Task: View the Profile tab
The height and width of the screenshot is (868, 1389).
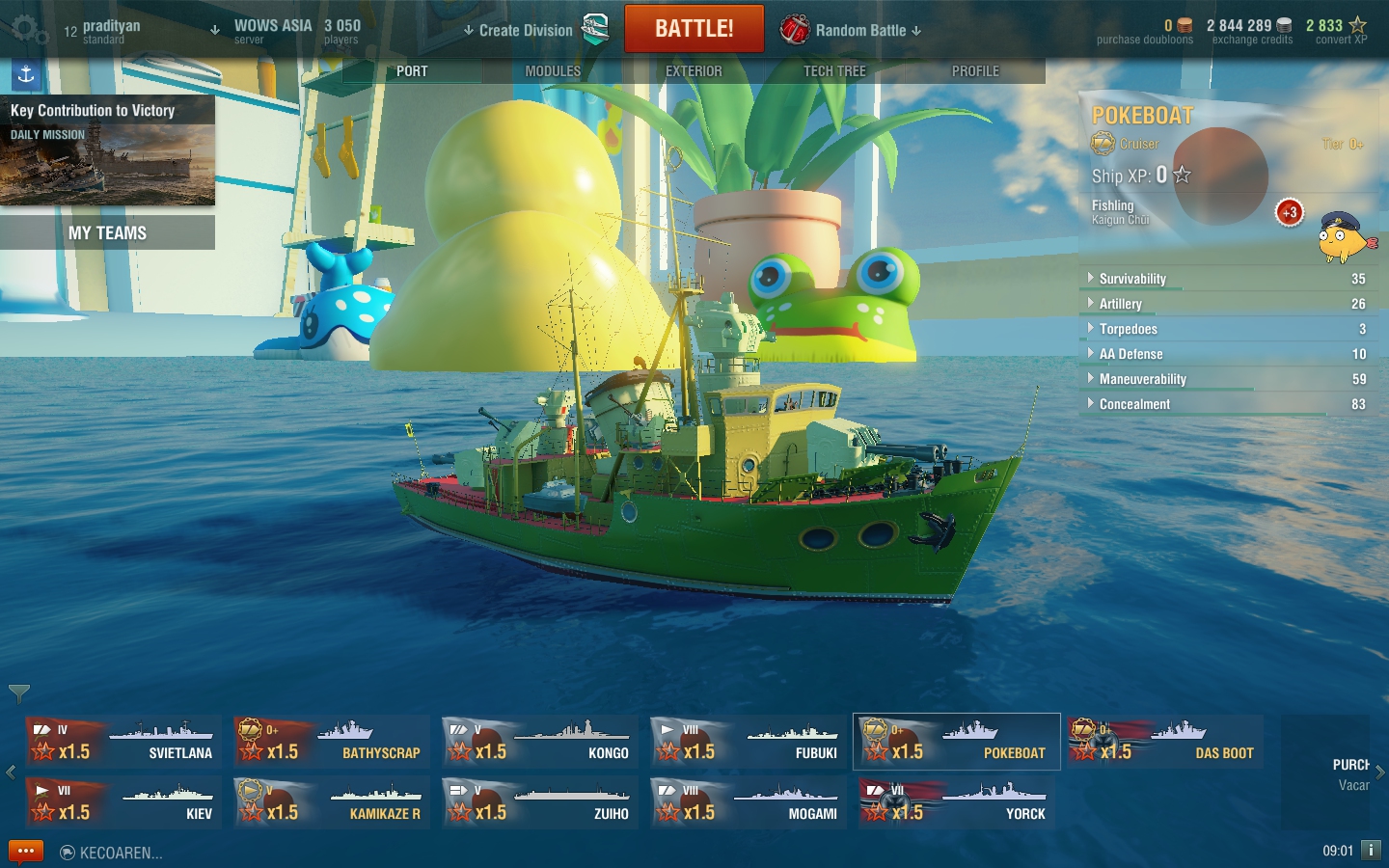Action: tap(975, 71)
